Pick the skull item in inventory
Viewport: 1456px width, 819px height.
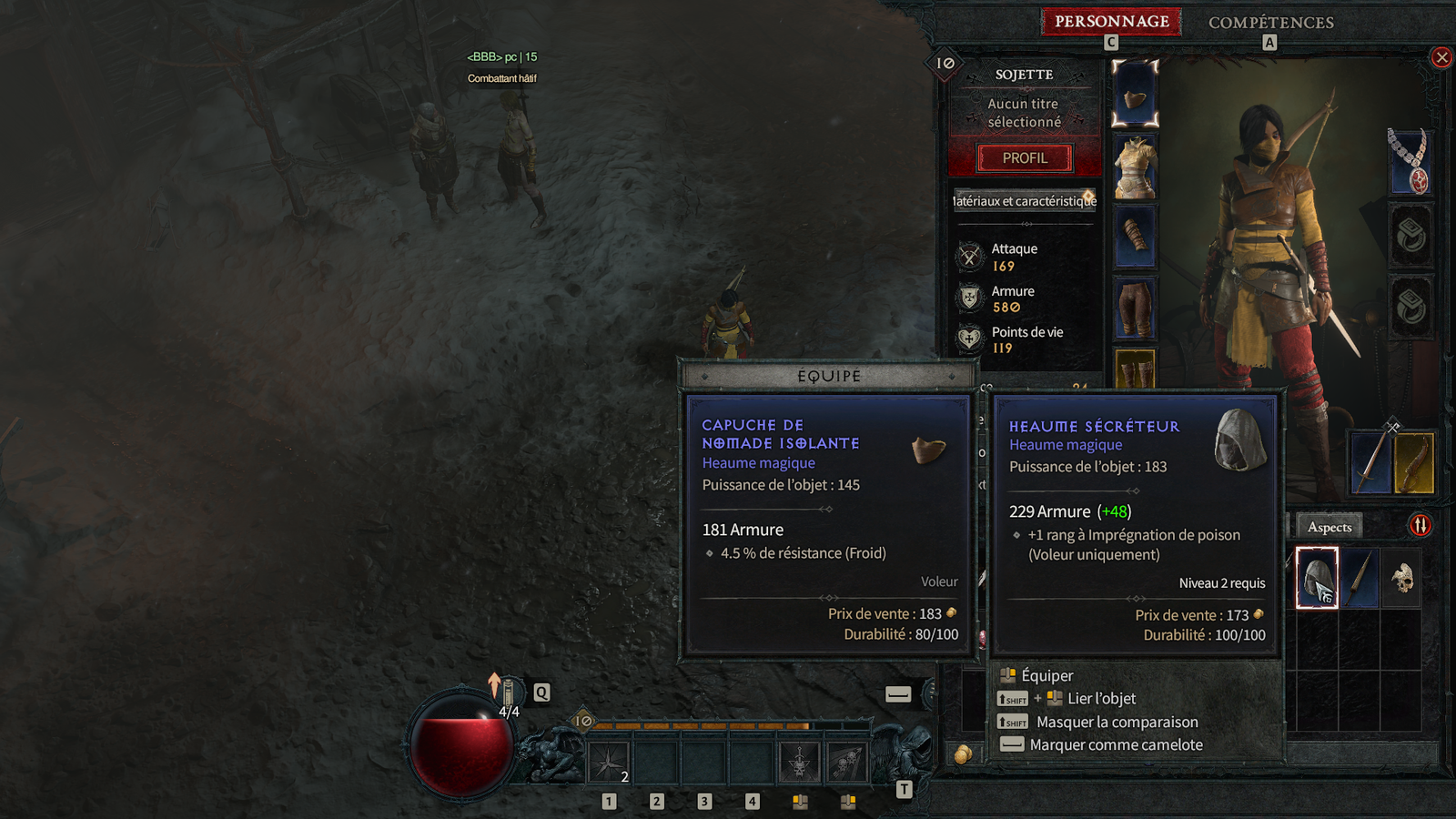[x=1401, y=578]
